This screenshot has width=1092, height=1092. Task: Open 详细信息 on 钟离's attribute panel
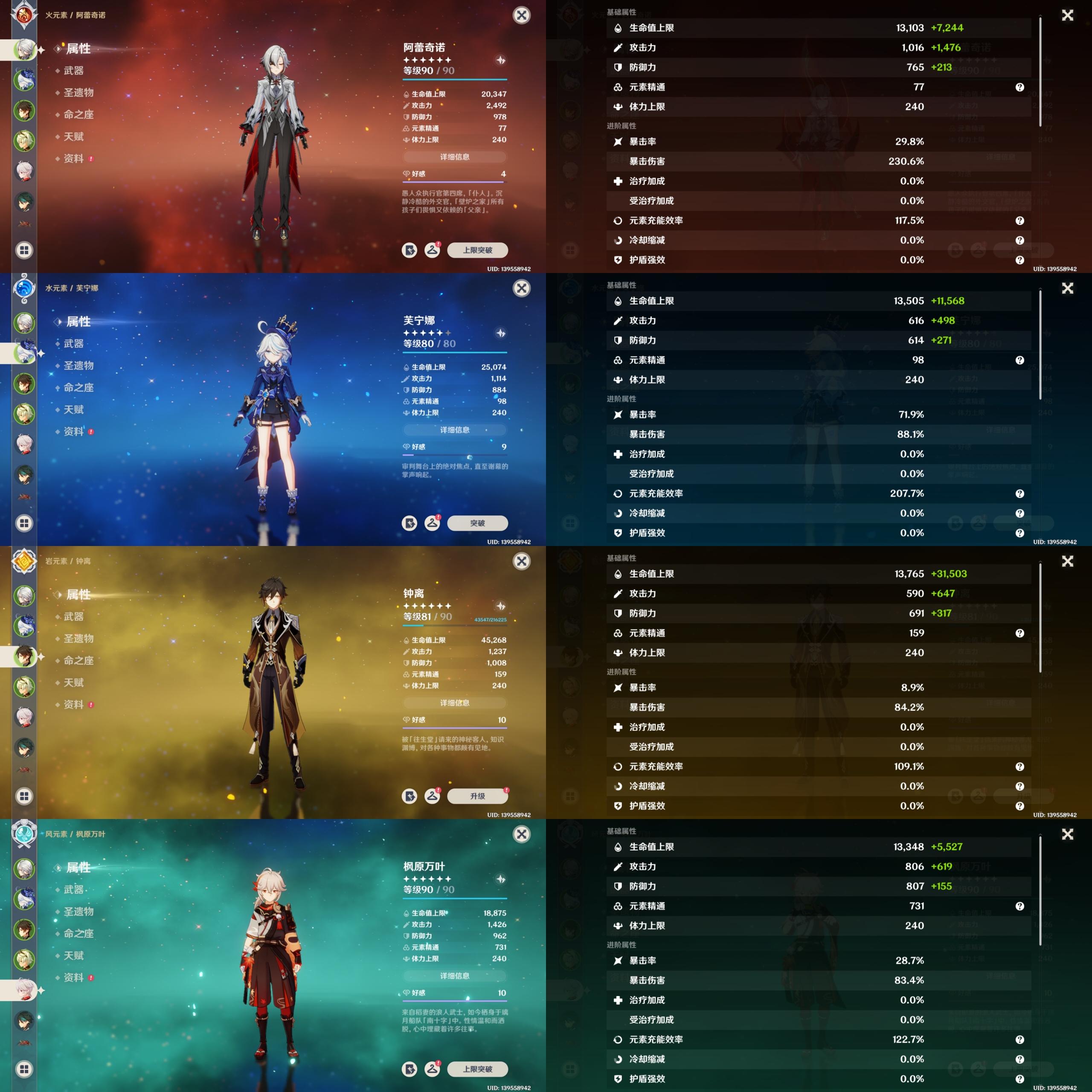click(454, 703)
